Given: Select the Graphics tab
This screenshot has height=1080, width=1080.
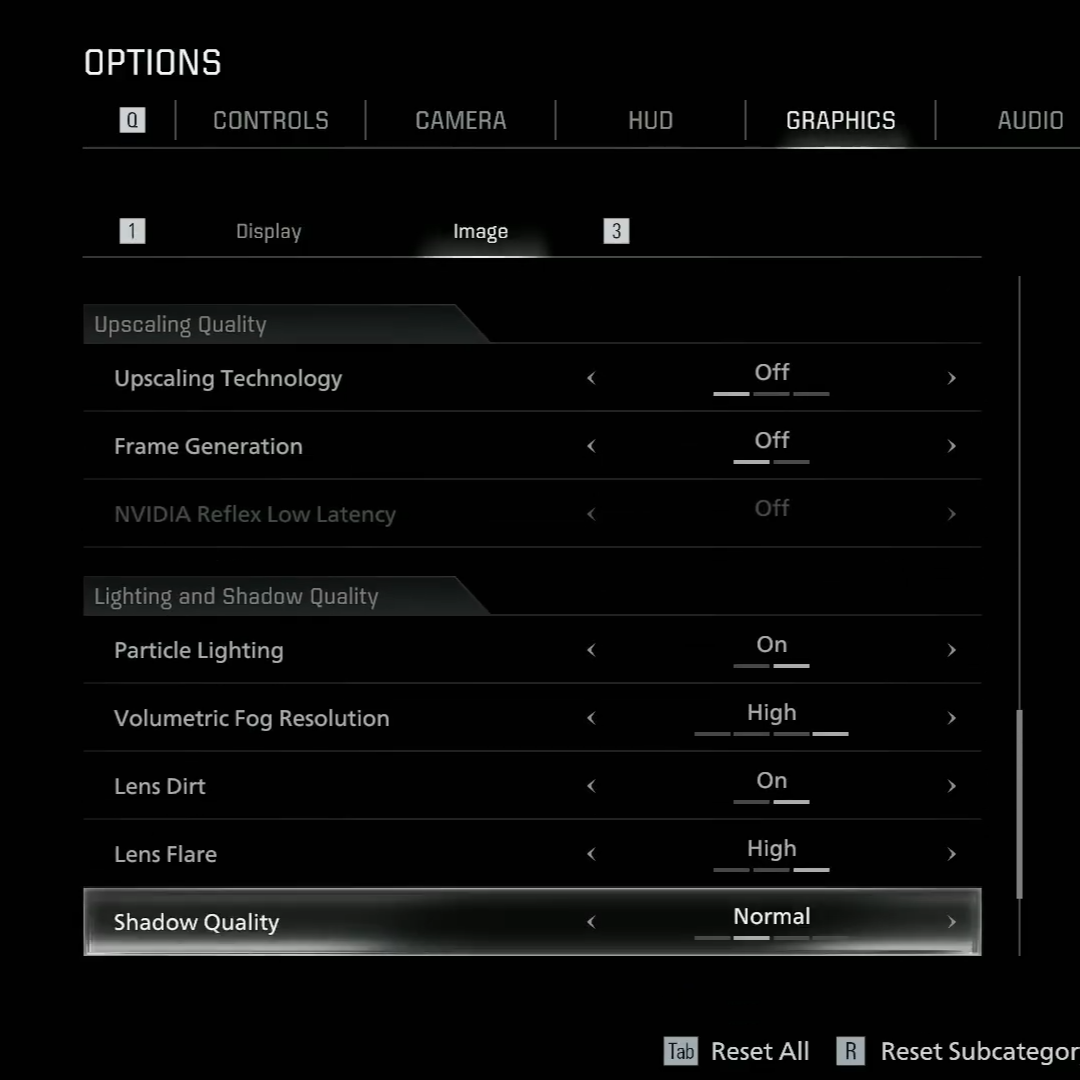Looking at the screenshot, I should (840, 121).
